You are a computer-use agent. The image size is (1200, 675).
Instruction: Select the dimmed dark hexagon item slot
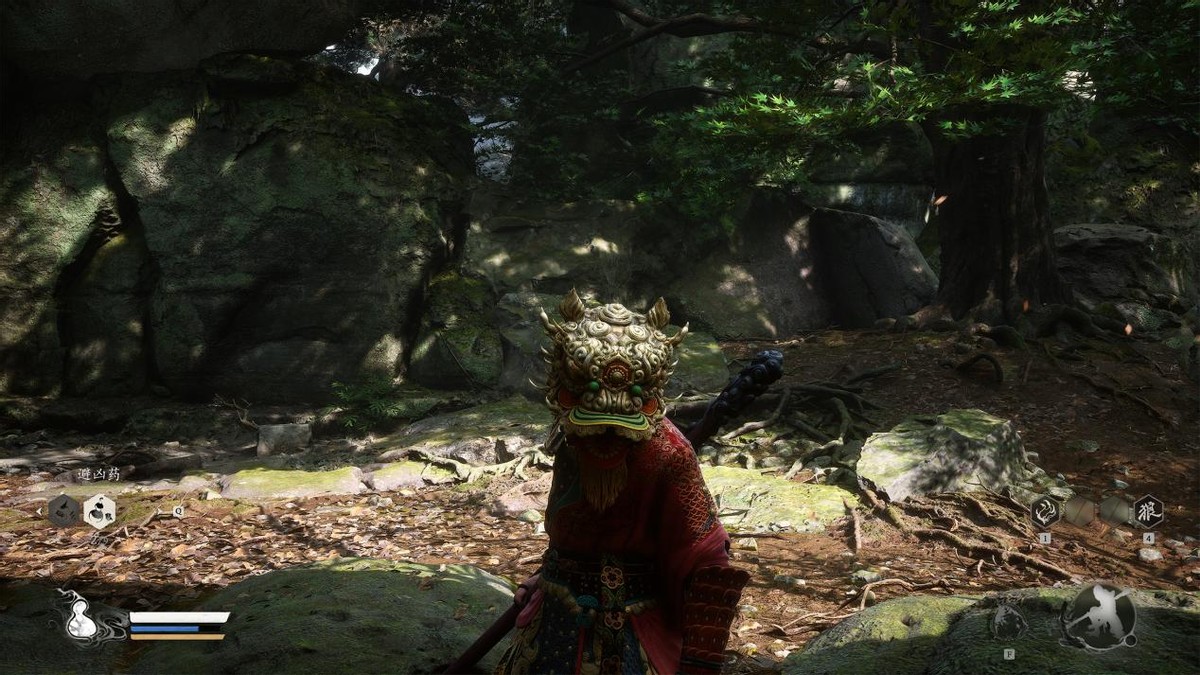pos(64,512)
